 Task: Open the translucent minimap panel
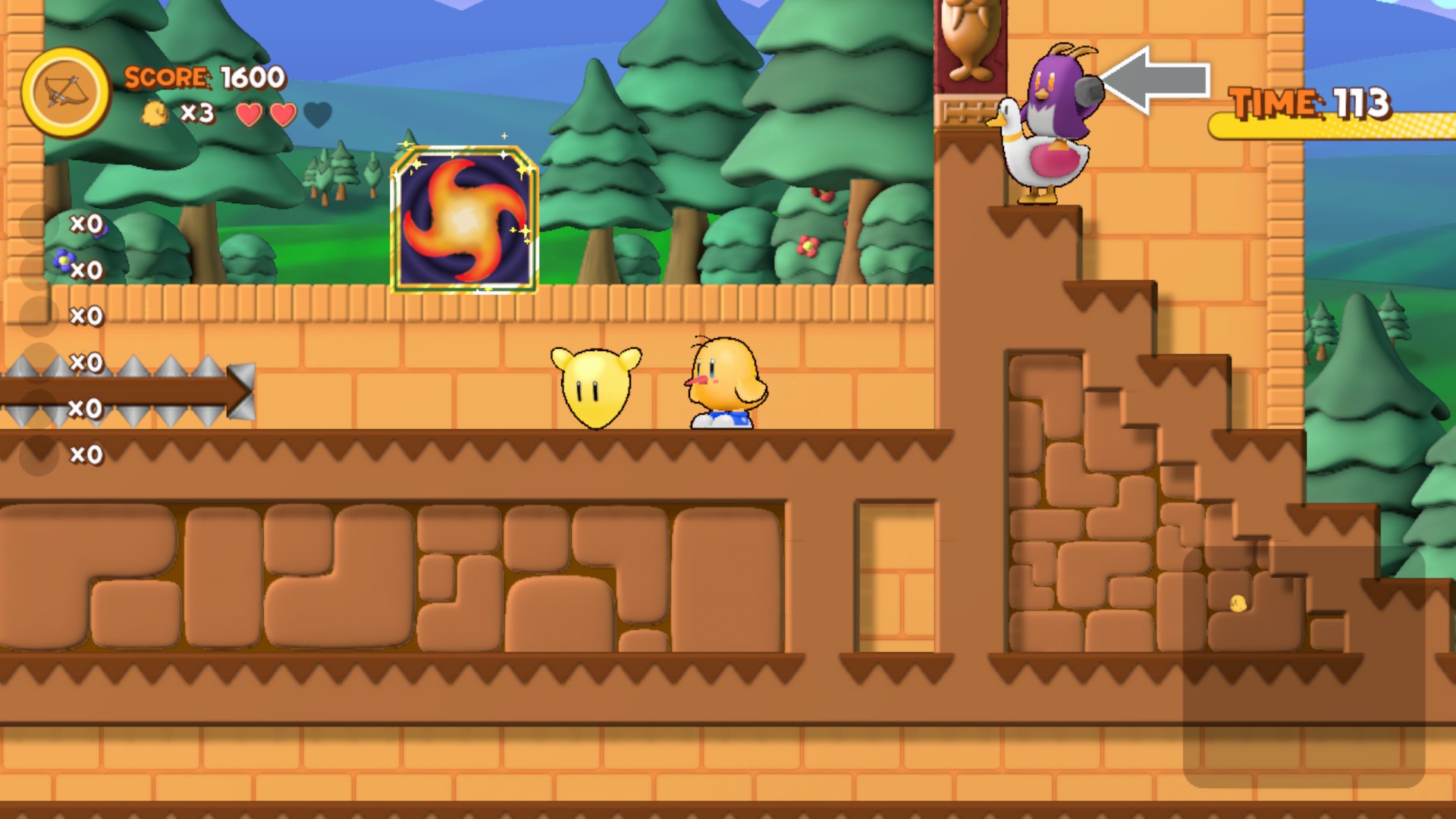(1303, 666)
